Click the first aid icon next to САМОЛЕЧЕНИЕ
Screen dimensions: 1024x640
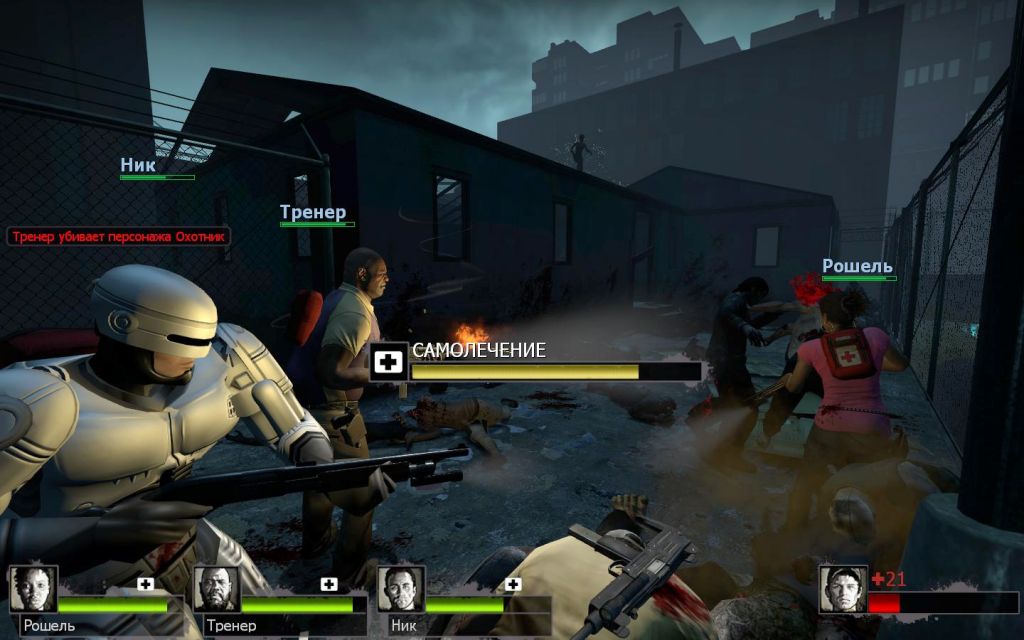389,362
